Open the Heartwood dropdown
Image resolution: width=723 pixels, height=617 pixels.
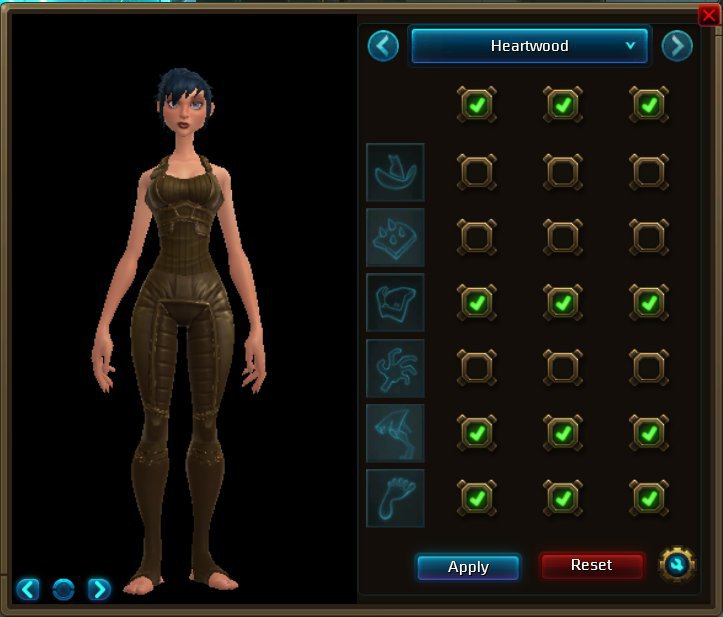(530, 46)
